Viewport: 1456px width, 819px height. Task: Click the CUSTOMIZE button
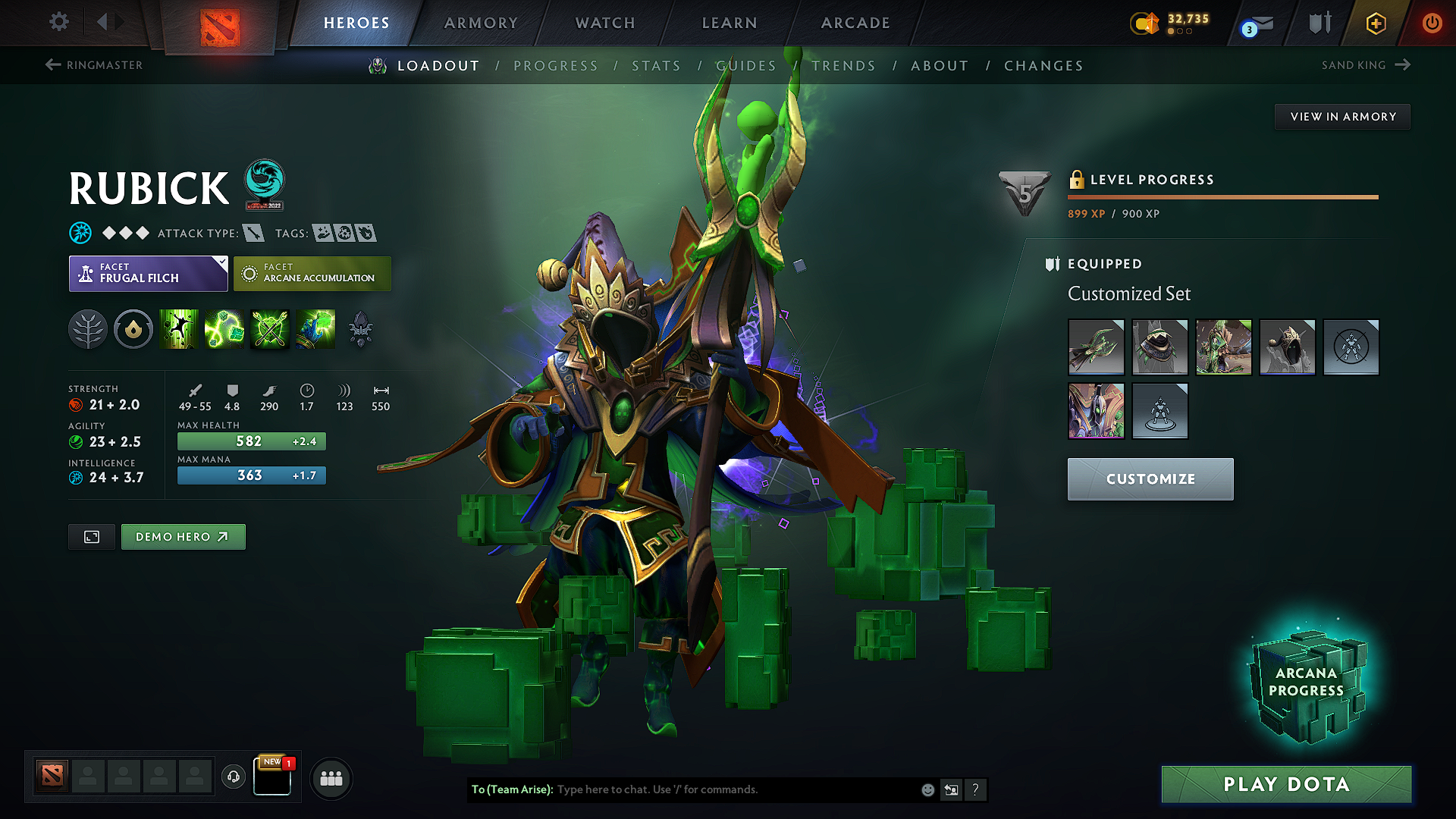(1150, 479)
